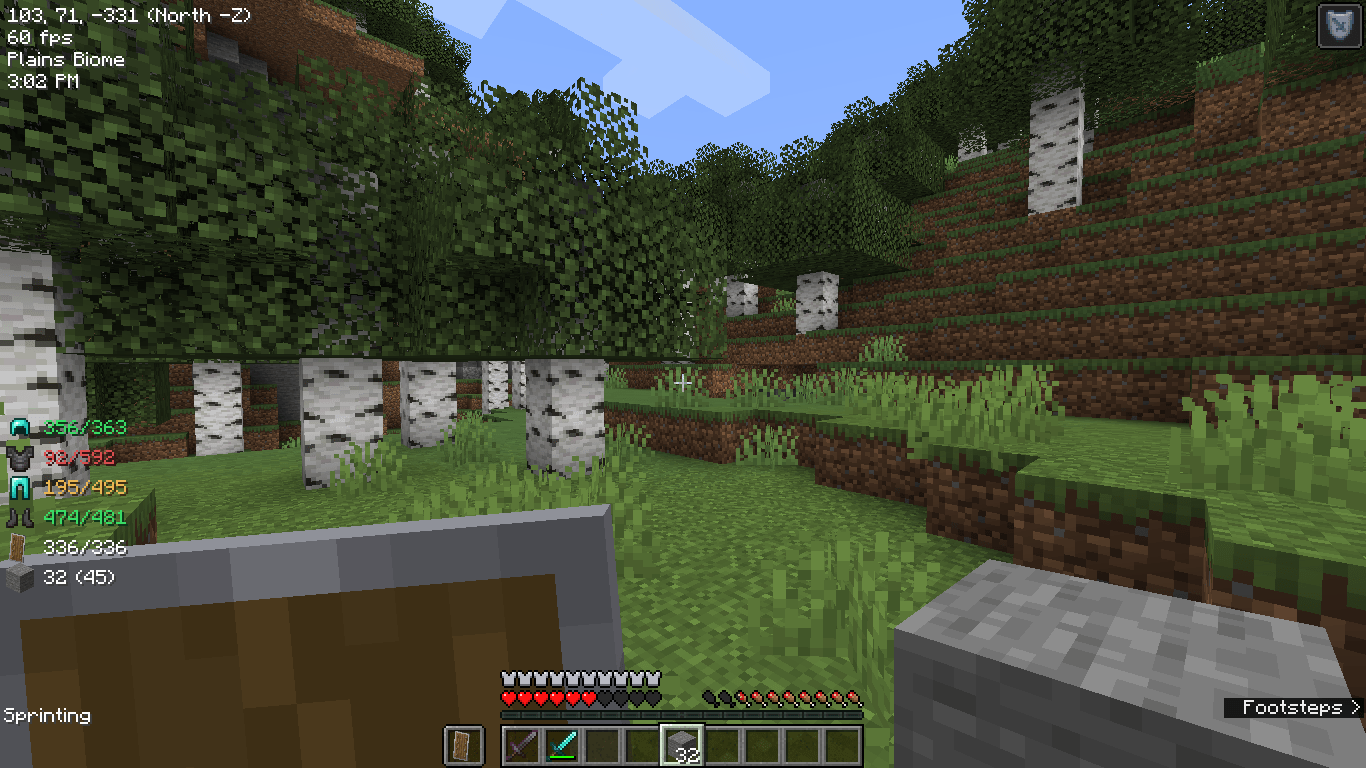1366x768 pixels.
Task: Toggle the Sprinting status indicator
Action: pyautogui.click(x=48, y=716)
